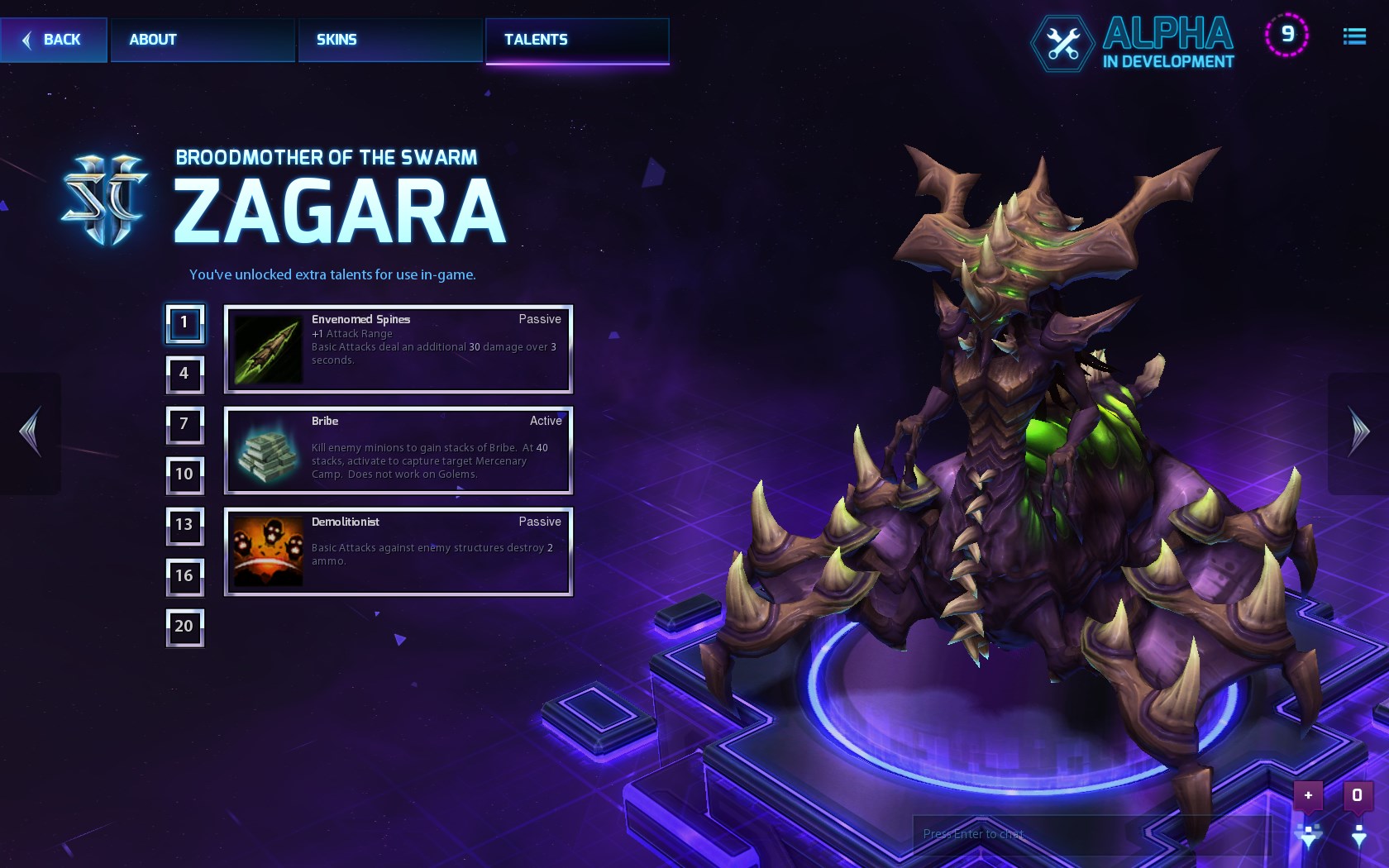
Task: Open the list menu icon
Action: tap(1353, 36)
